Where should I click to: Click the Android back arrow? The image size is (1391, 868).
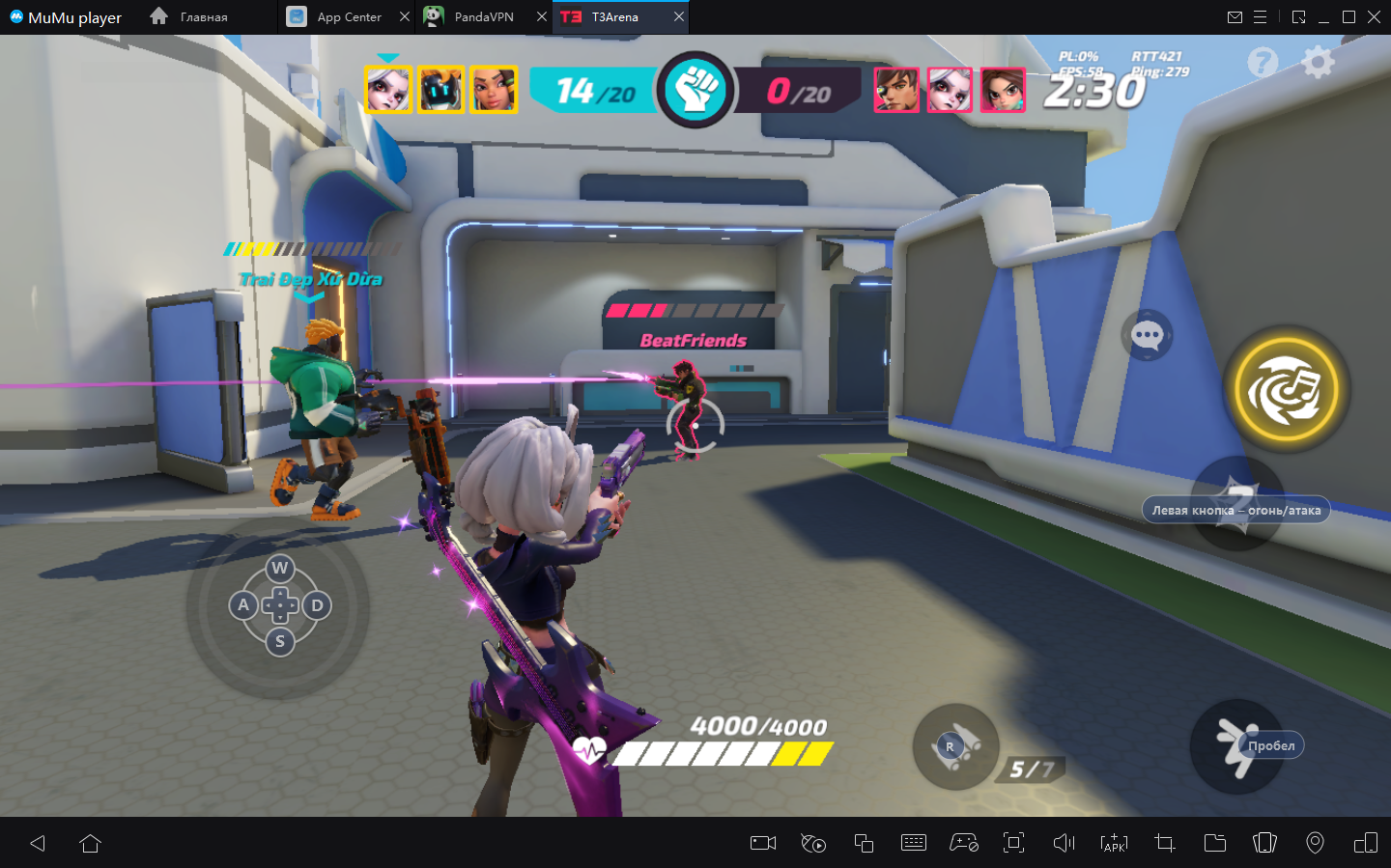pos(38,843)
